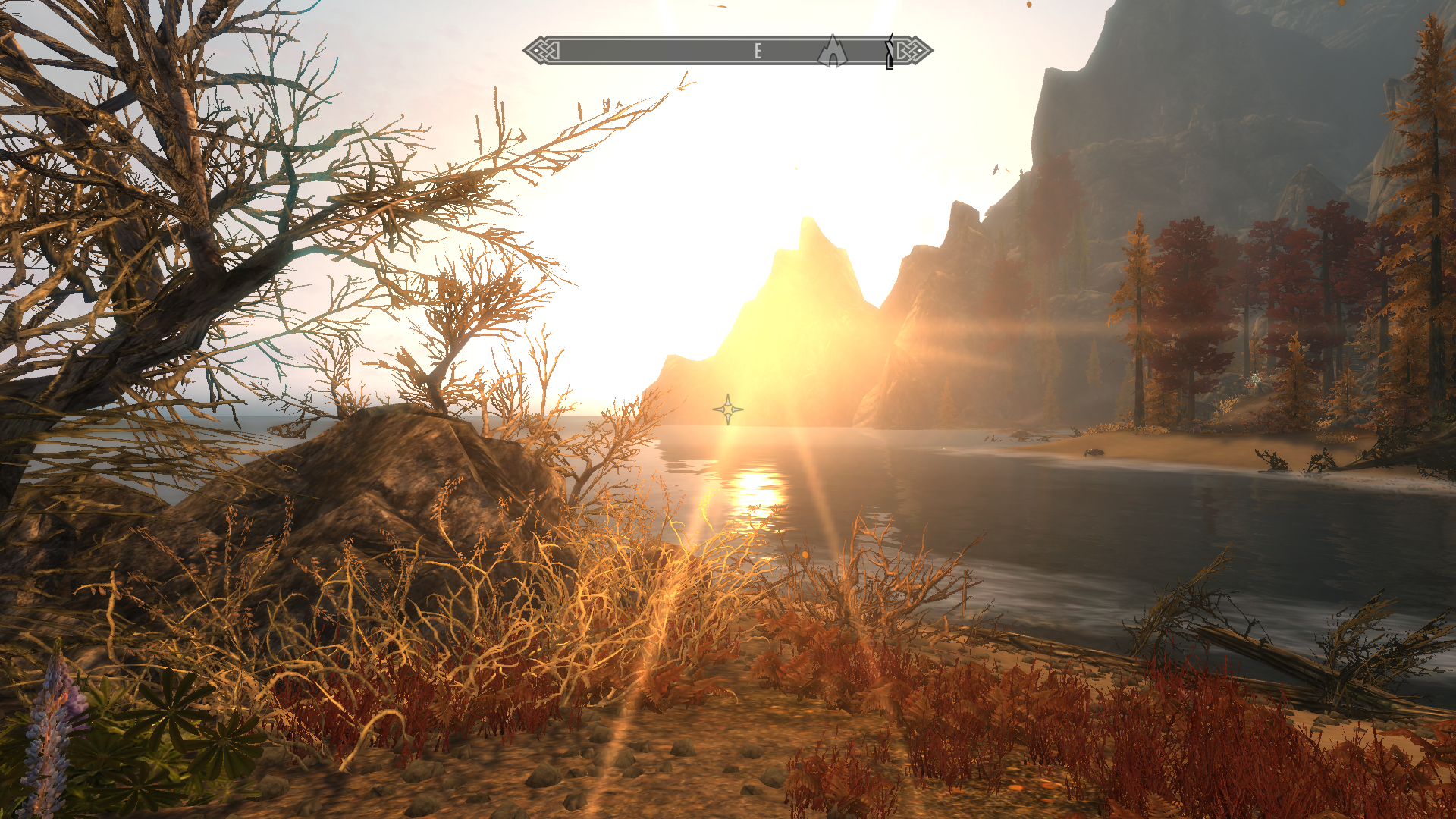Viewport: 1456px width, 819px height.
Task: Select the mountain location marker on the compass
Action: (832, 51)
